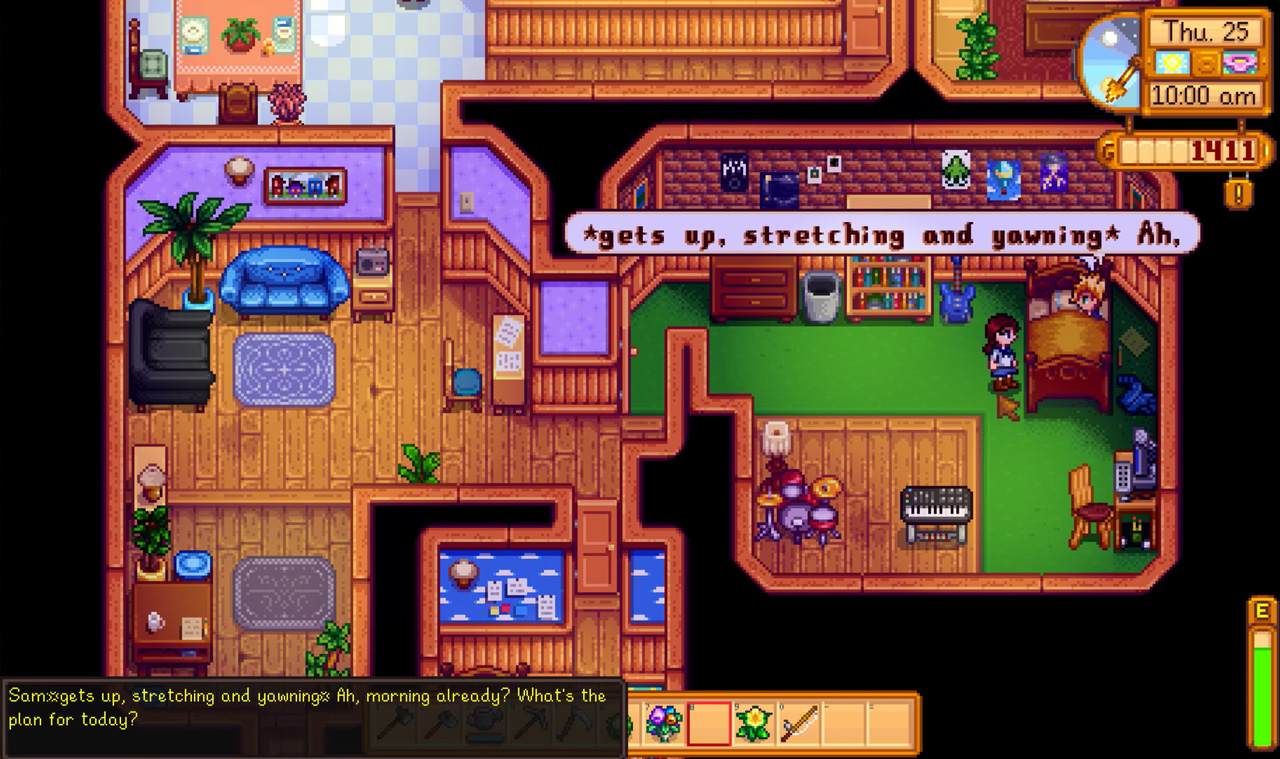Click the 10:00 am clock display
The width and height of the screenshot is (1280, 759).
1202,94
